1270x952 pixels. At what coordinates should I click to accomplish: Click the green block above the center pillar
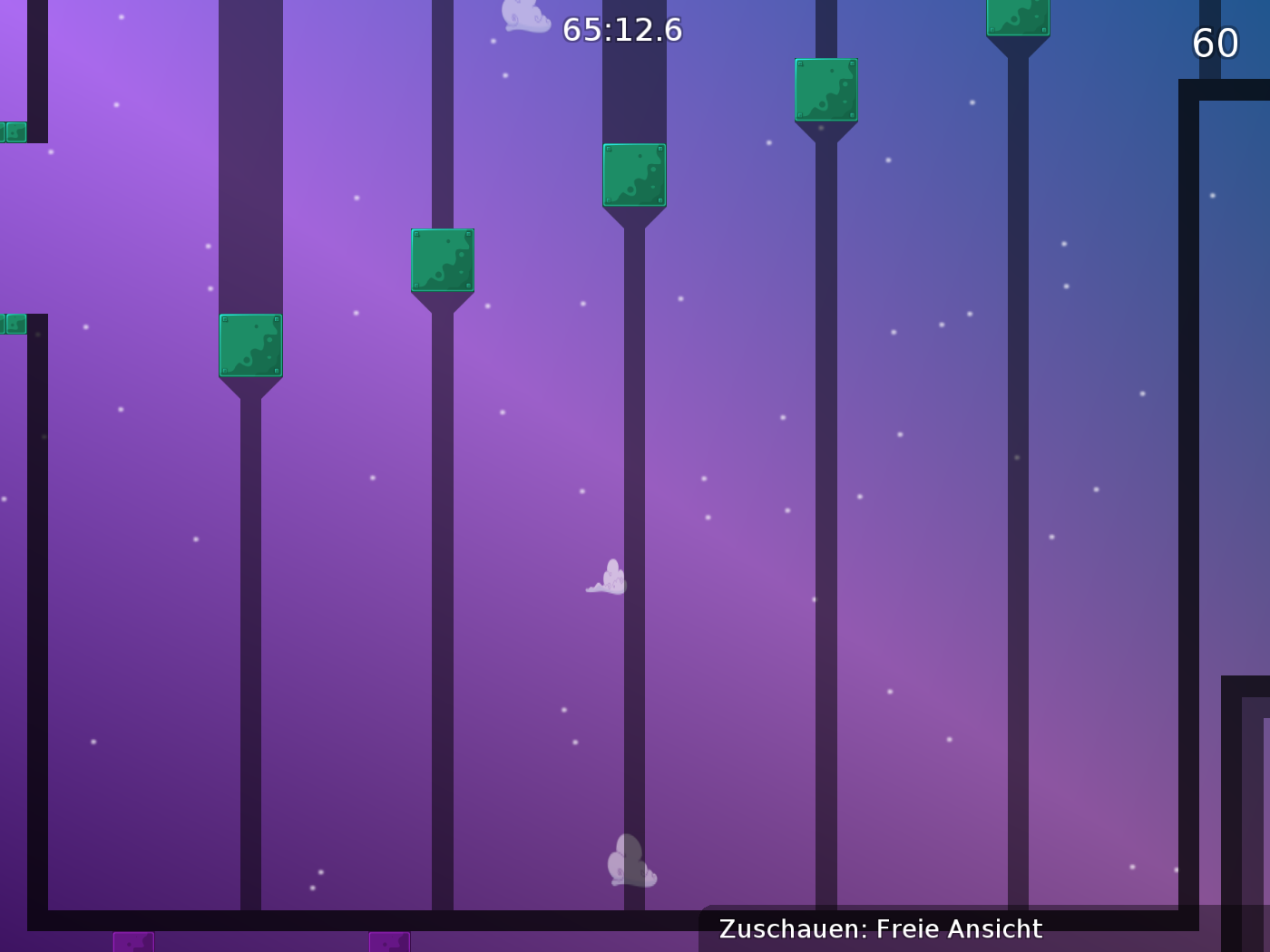tap(634, 176)
